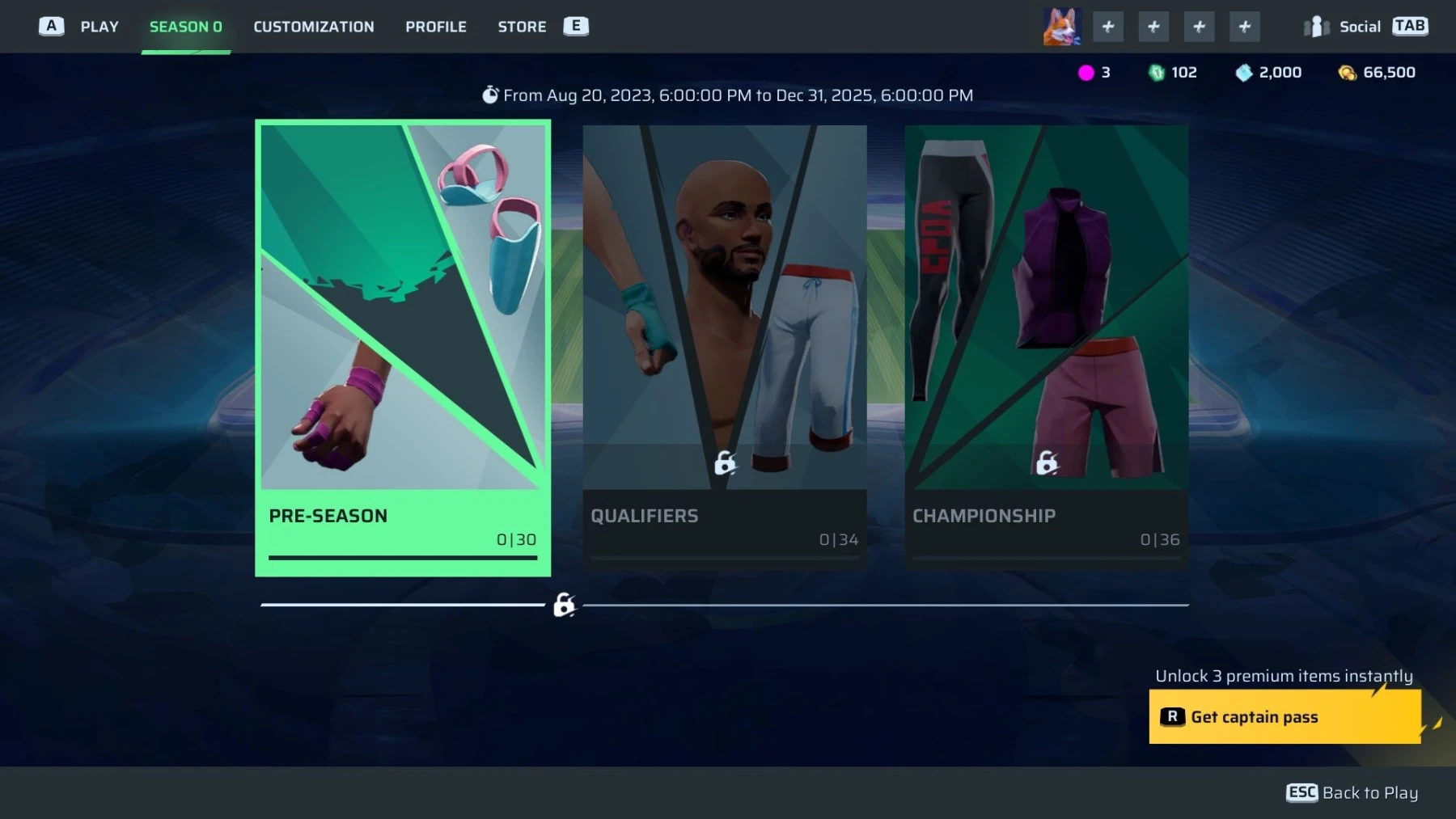Screen dimensions: 1456x819
Task: Switch to the PLAY tab
Action: point(99,26)
